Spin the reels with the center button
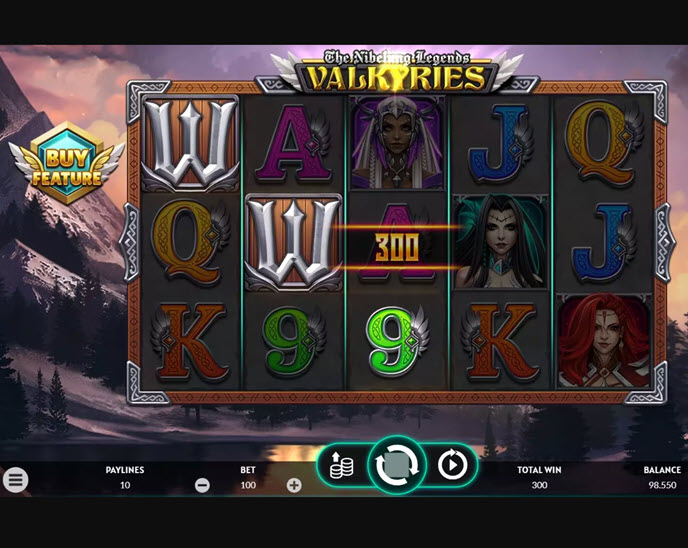The height and width of the screenshot is (548, 688). click(x=397, y=465)
